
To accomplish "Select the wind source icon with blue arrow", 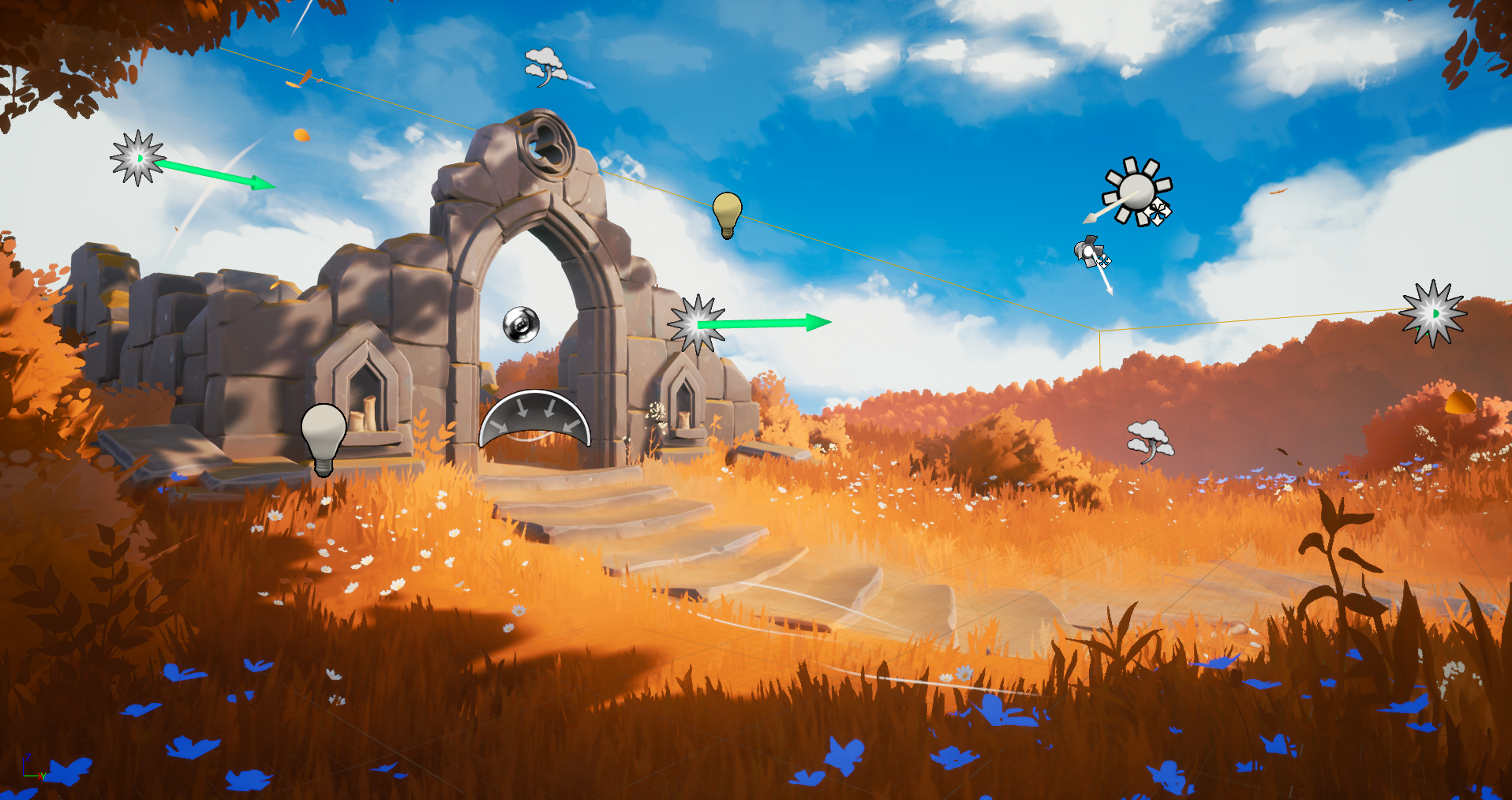I will (547, 66).
